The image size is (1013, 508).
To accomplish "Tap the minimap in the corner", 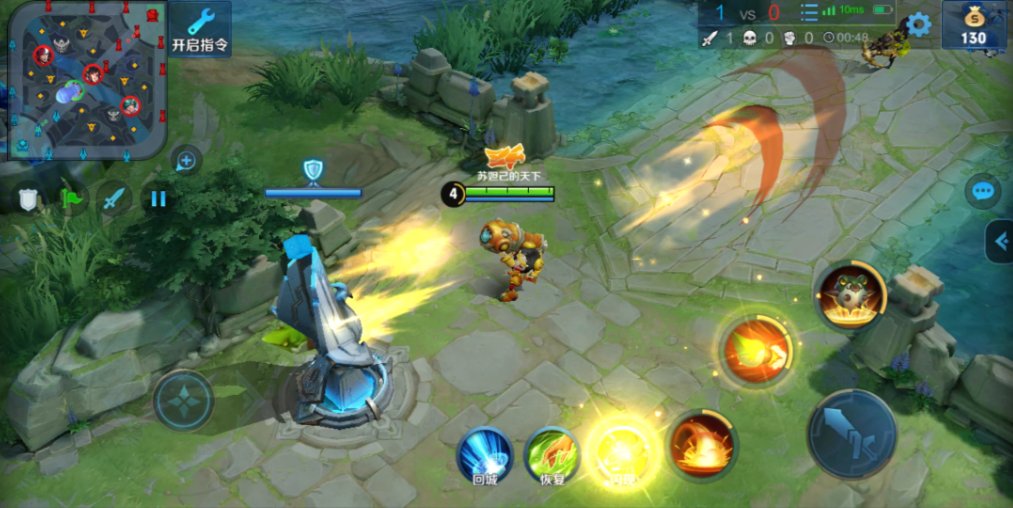I will (84, 79).
